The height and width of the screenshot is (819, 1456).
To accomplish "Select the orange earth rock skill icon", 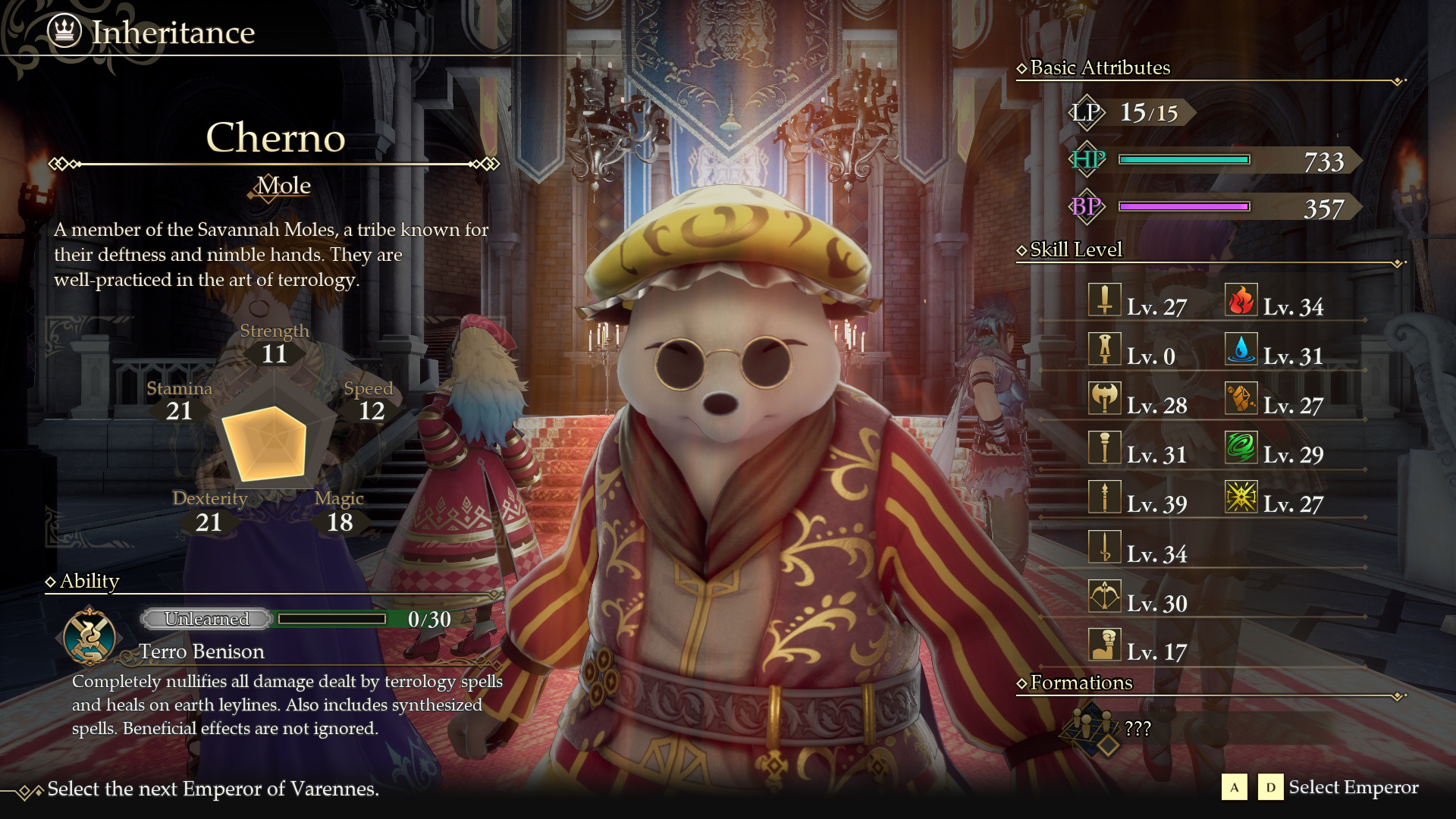I will coord(1241,399).
